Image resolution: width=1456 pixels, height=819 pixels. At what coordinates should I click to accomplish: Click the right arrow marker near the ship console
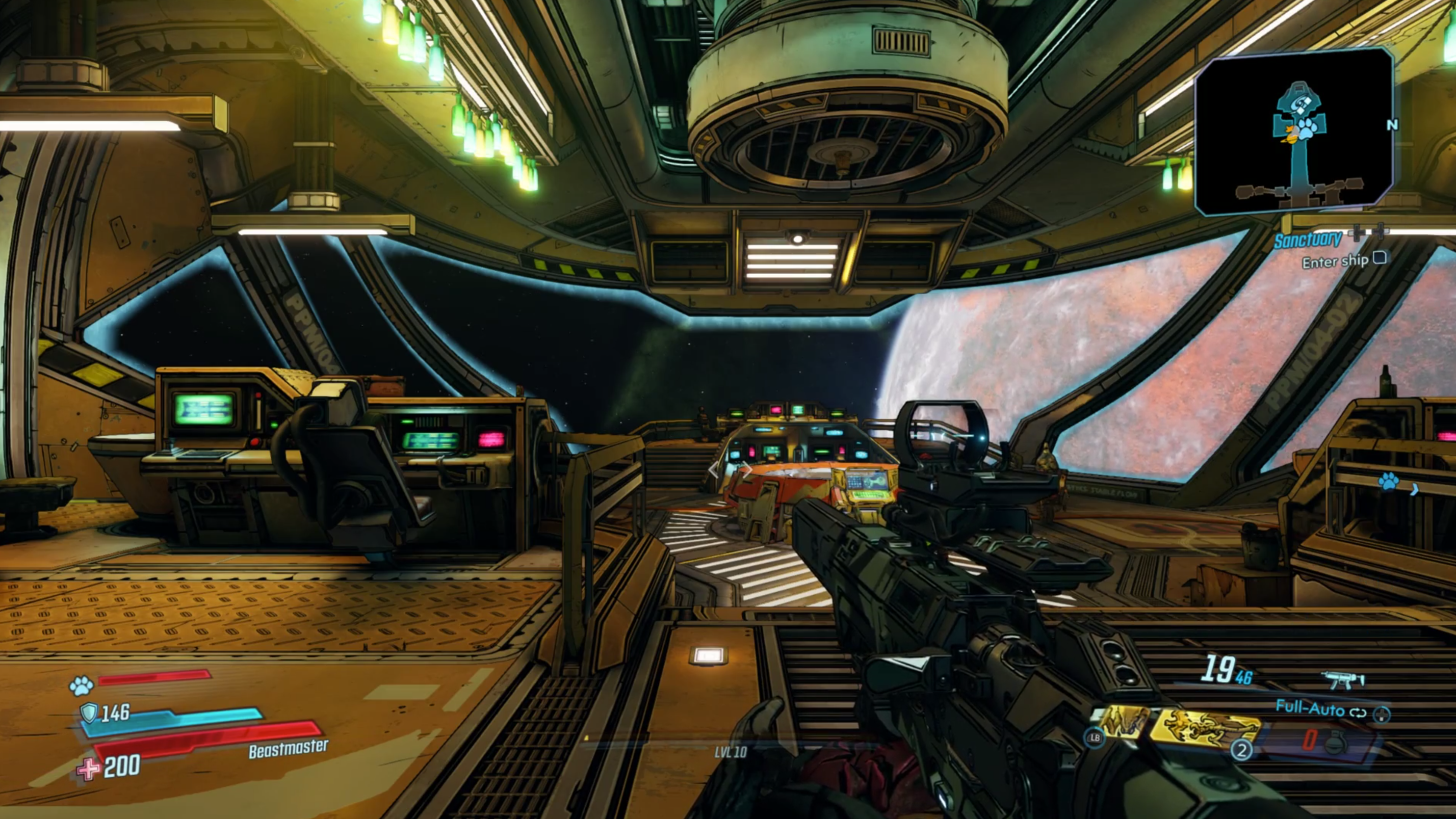(x=748, y=469)
